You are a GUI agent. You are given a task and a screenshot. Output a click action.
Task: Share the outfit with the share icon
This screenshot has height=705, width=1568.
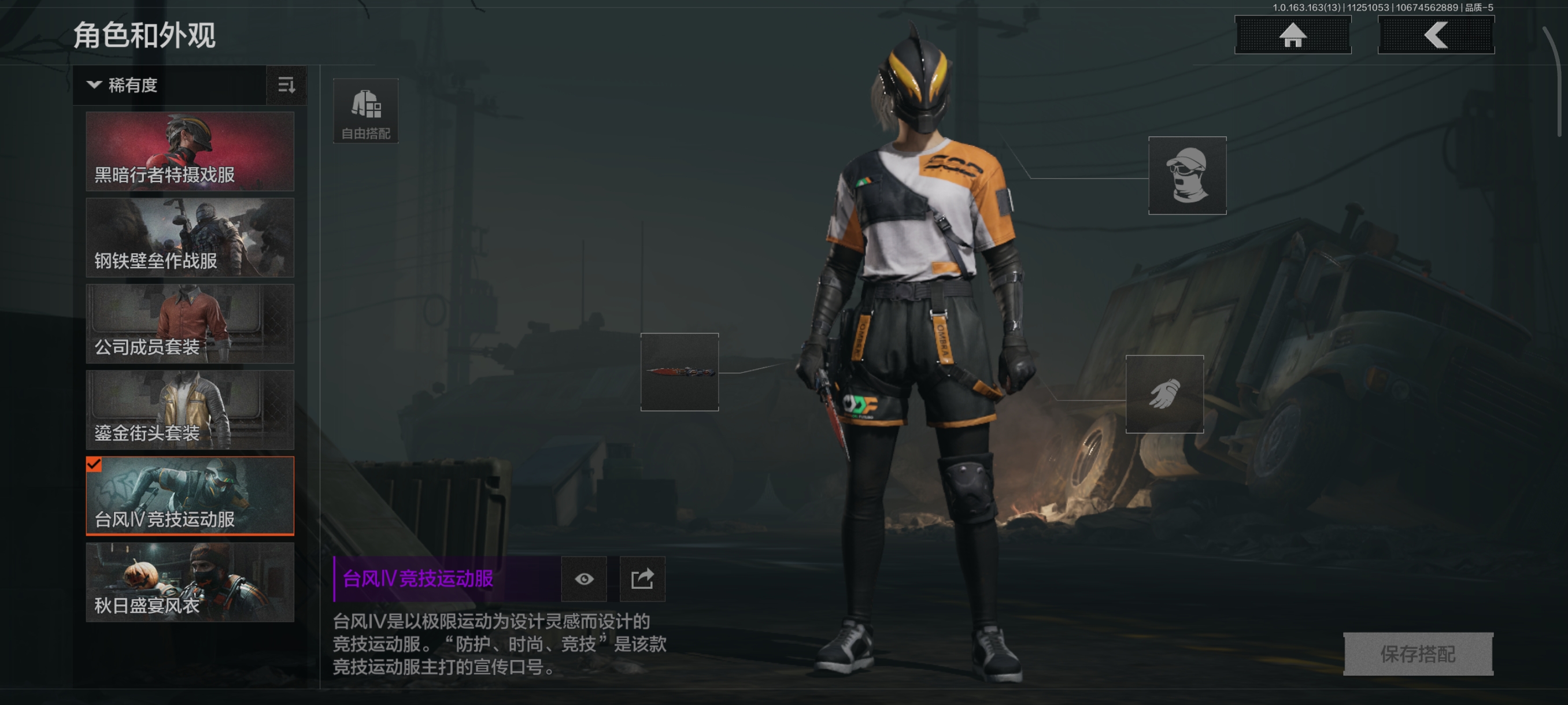point(642,578)
